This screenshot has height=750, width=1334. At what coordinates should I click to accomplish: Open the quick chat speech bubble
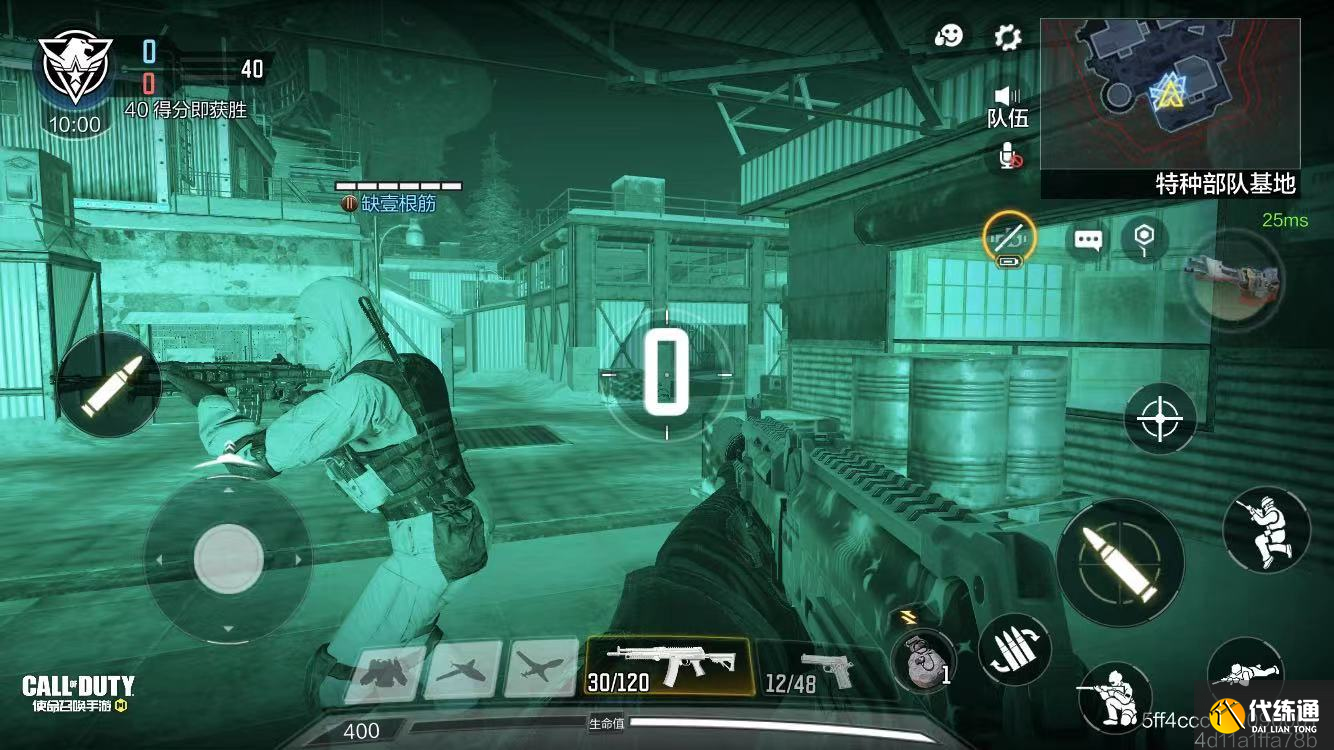click(x=1088, y=240)
